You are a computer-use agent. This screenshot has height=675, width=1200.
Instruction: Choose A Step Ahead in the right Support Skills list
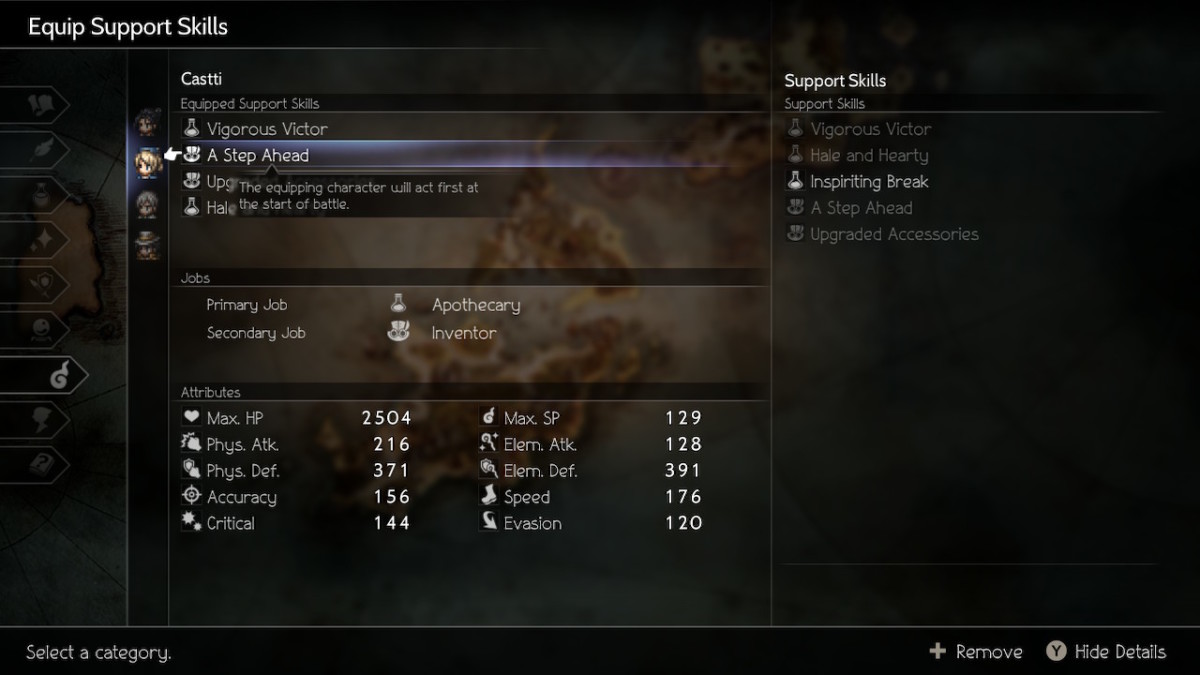(860, 208)
